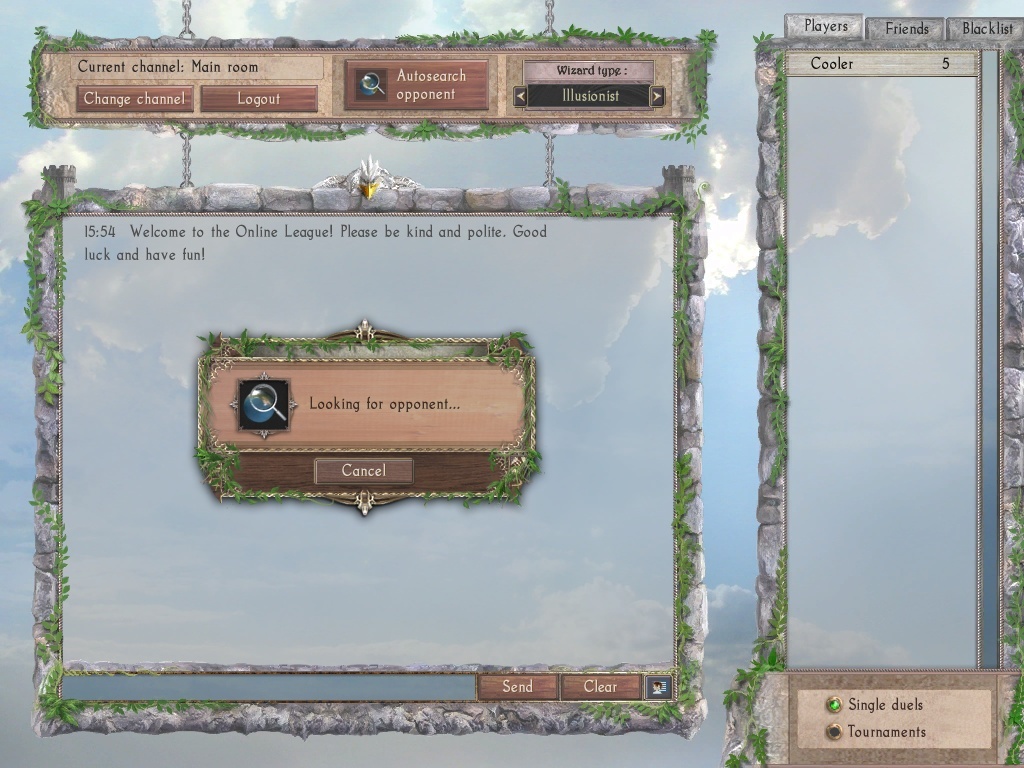Choose Single duels mode
1024x768 pixels.
833,705
